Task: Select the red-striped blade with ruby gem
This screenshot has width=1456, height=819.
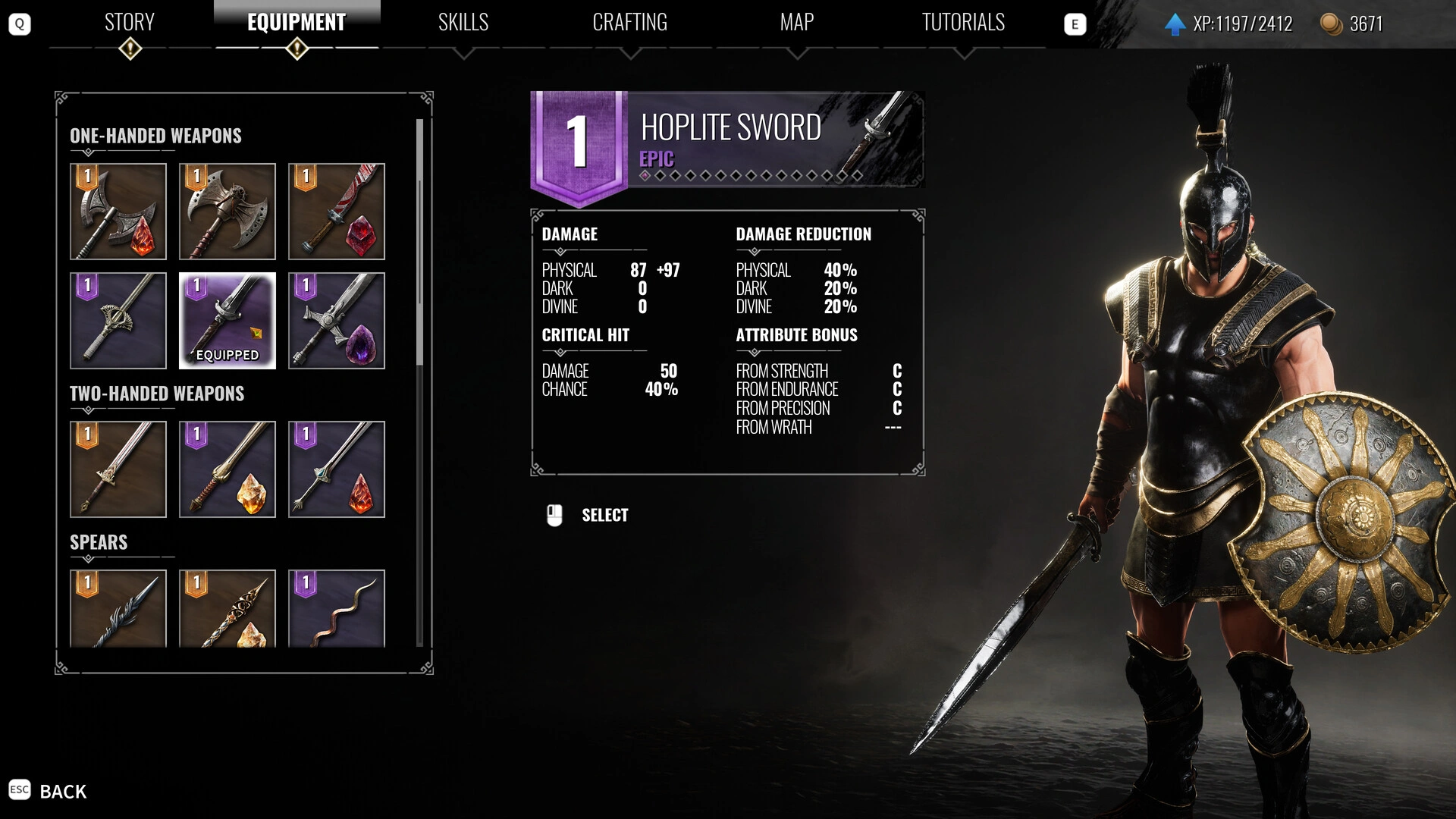Action: 337,212
